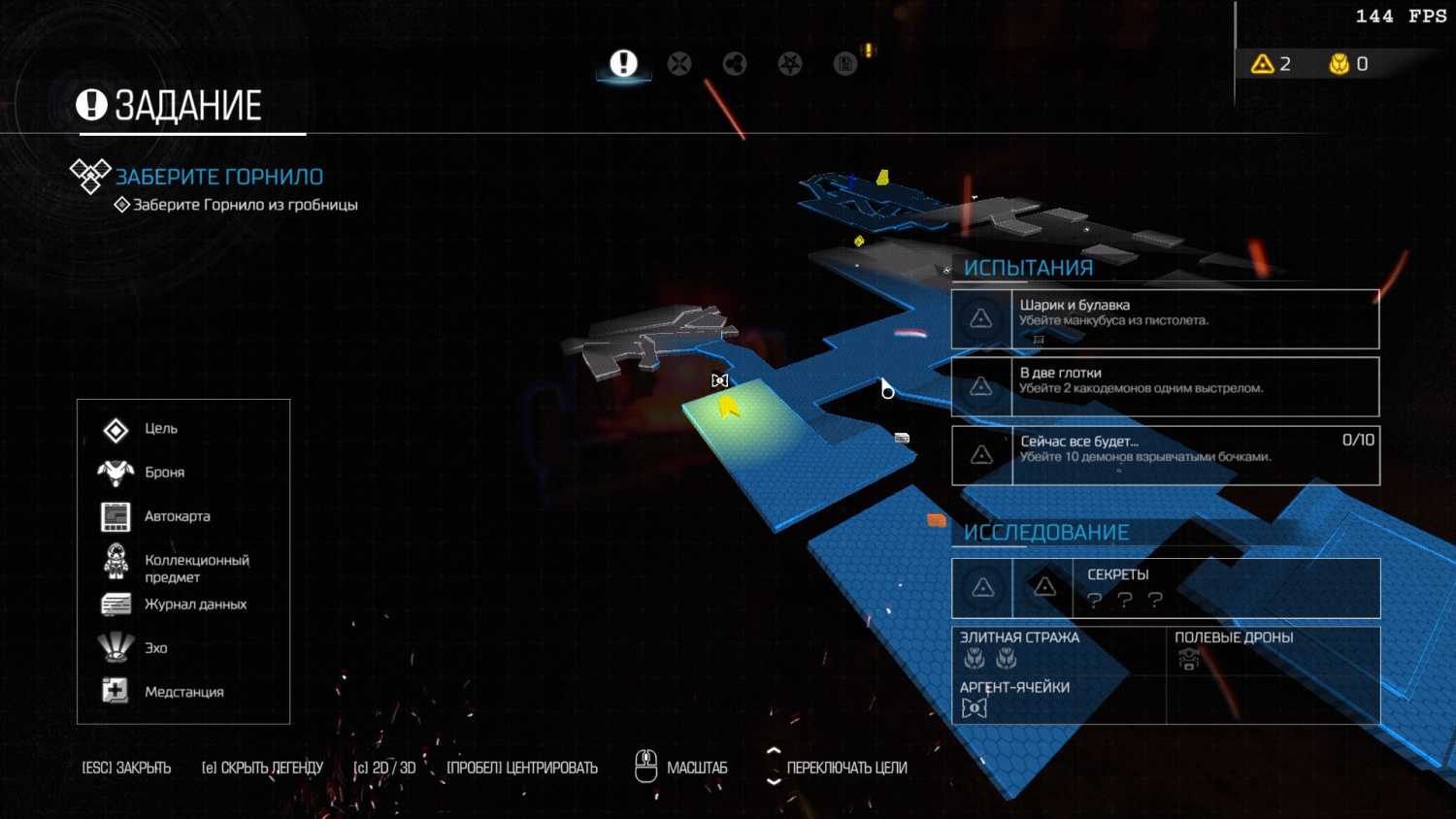Choose the Автокарта legend entry
This screenshot has width=1456, height=819.
176,516
